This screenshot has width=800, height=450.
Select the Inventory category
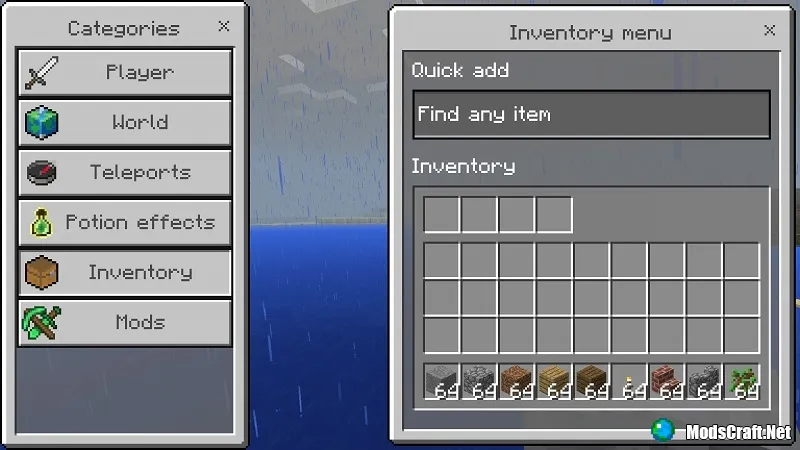point(124,273)
